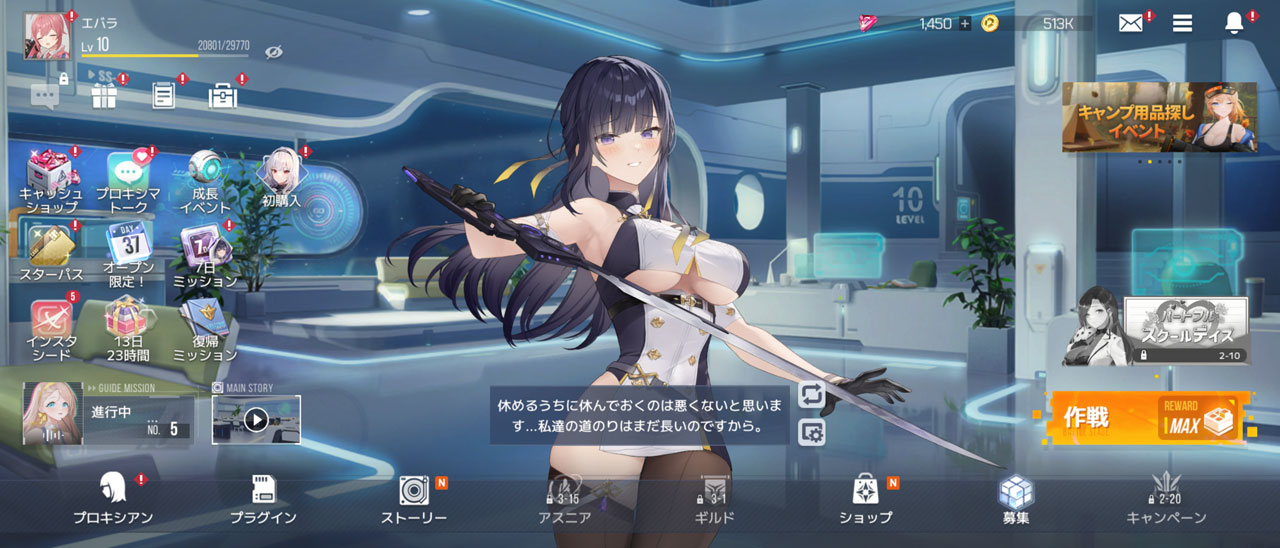Open the ショップ store
1280x548 pixels.
[865, 500]
